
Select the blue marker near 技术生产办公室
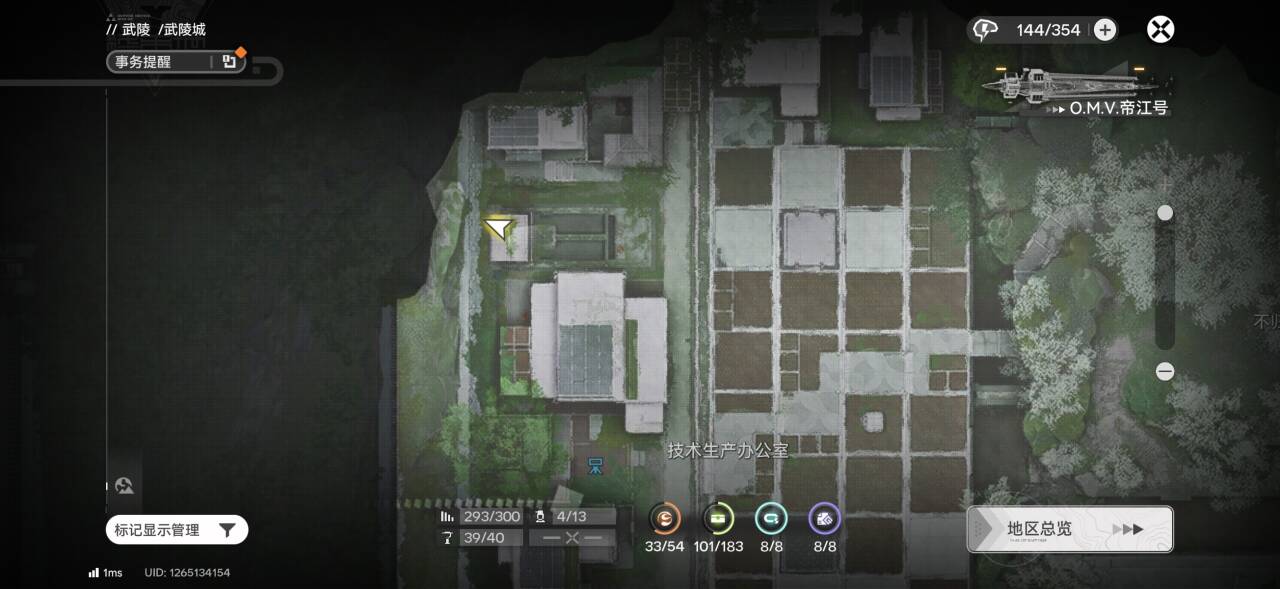595,465
